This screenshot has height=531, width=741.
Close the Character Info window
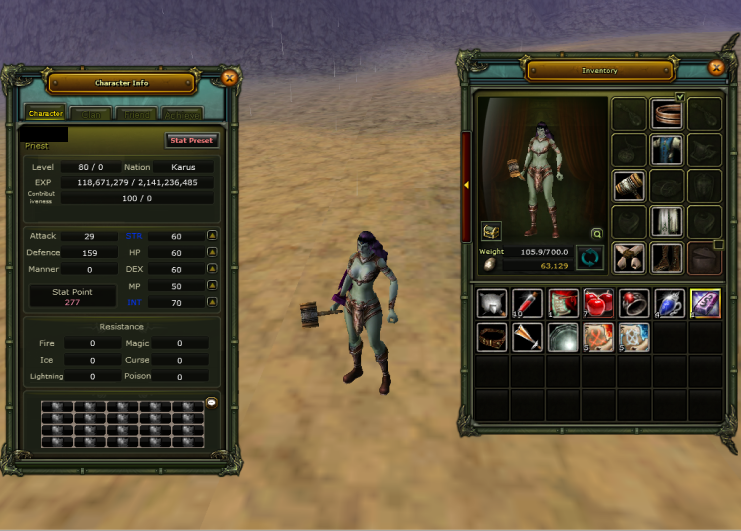[229, 77]
